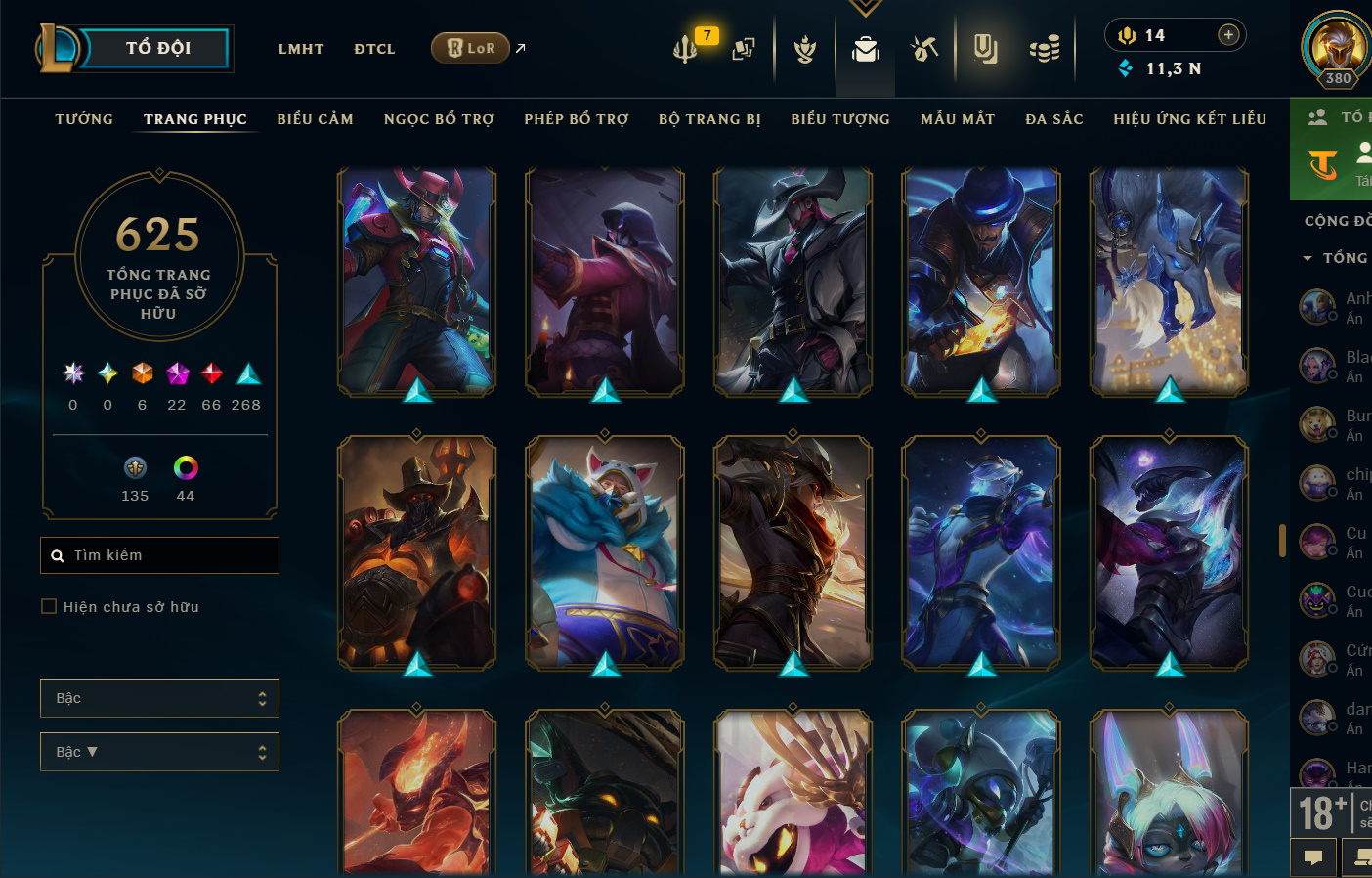Select the NGỌC BỔ TRỢ tab
Image resolution: width=1372 pixels, height=878 pixels.
pos(439,119)
